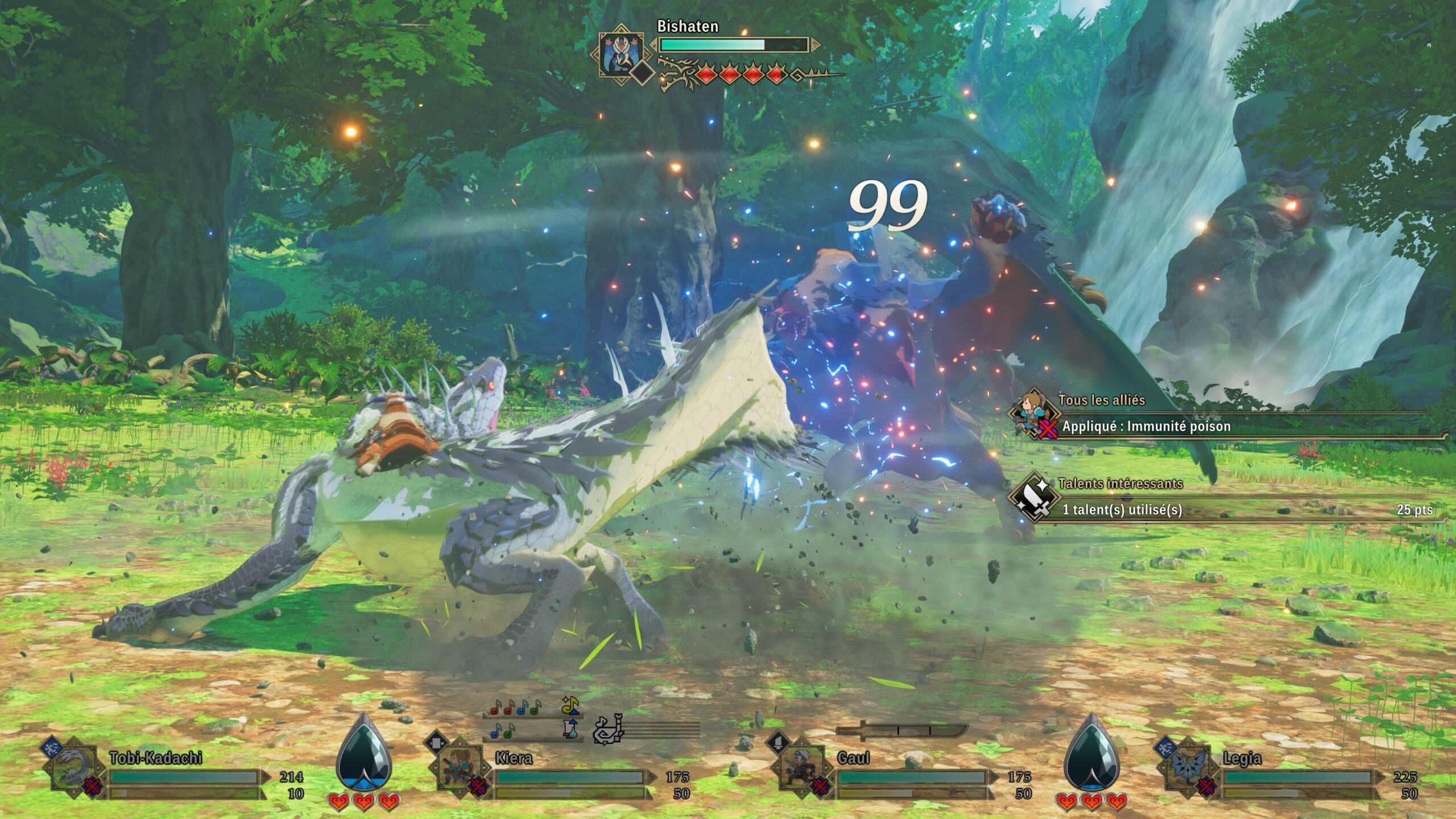The height and width of the screenshot is (819, 1456).
Task: Select the Bishaten monster portrait
Action: coord(621,52)
